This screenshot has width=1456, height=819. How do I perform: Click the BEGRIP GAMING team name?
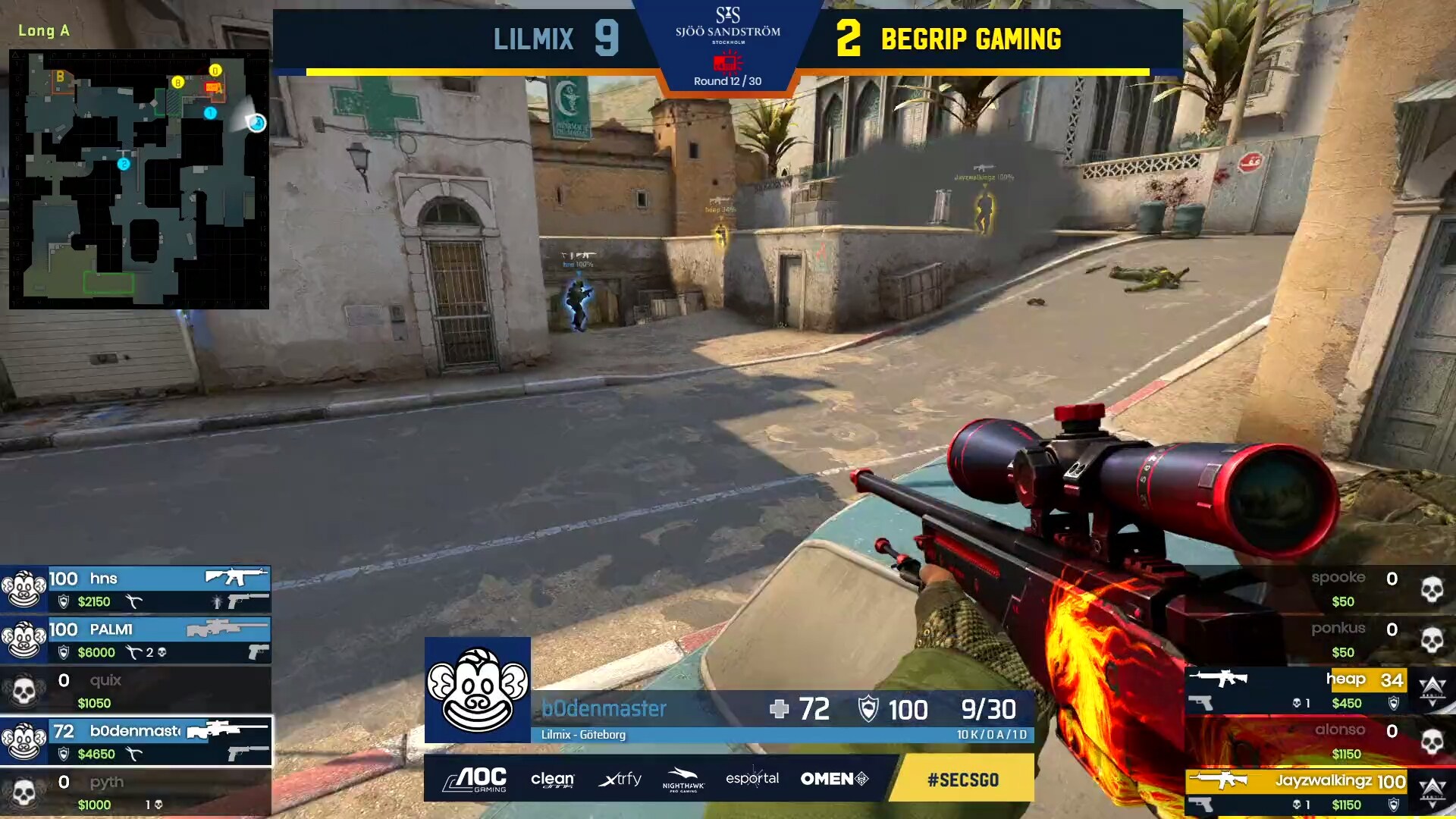[971, 39]
